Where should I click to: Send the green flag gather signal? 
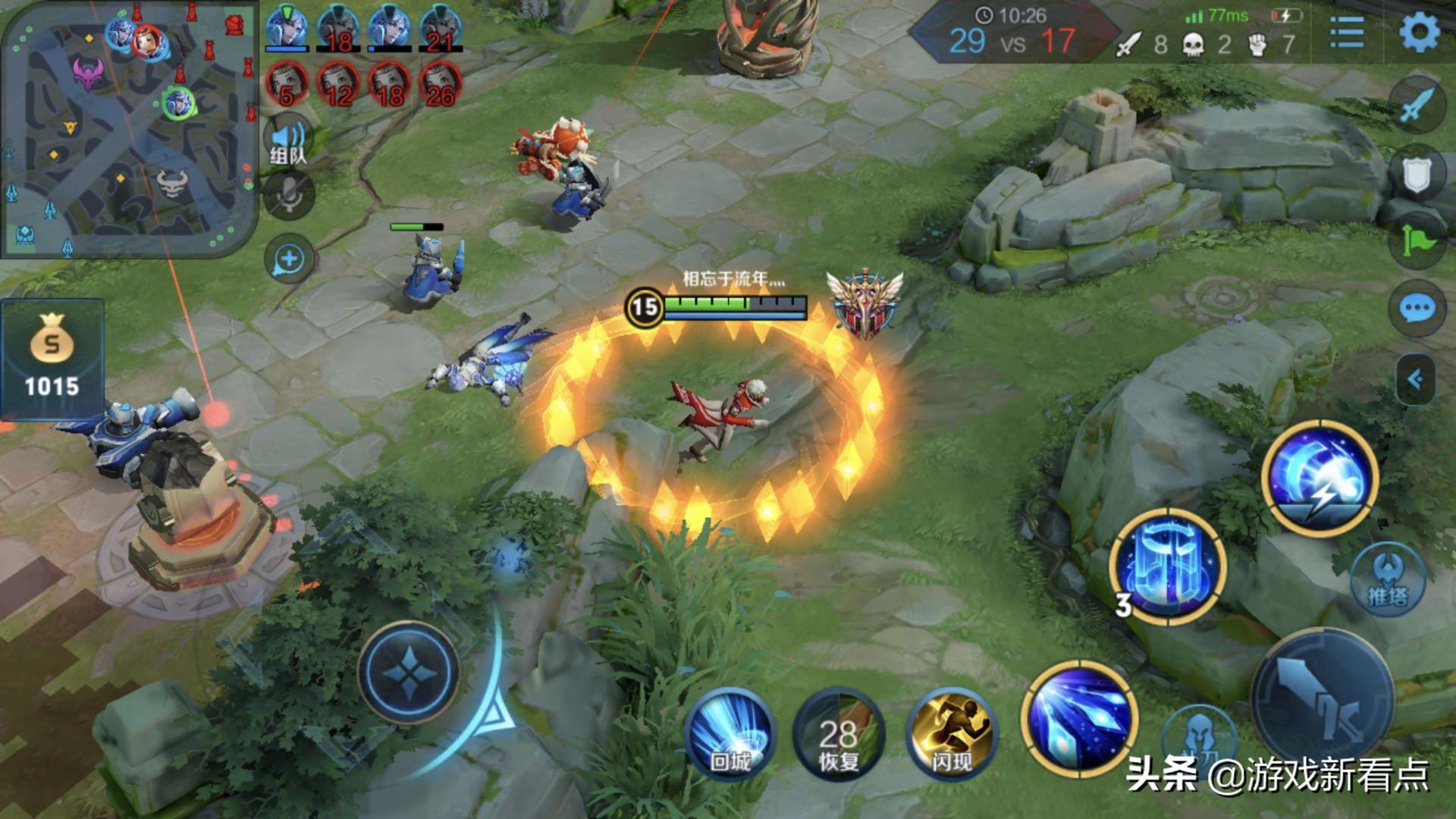point(1417,241)
